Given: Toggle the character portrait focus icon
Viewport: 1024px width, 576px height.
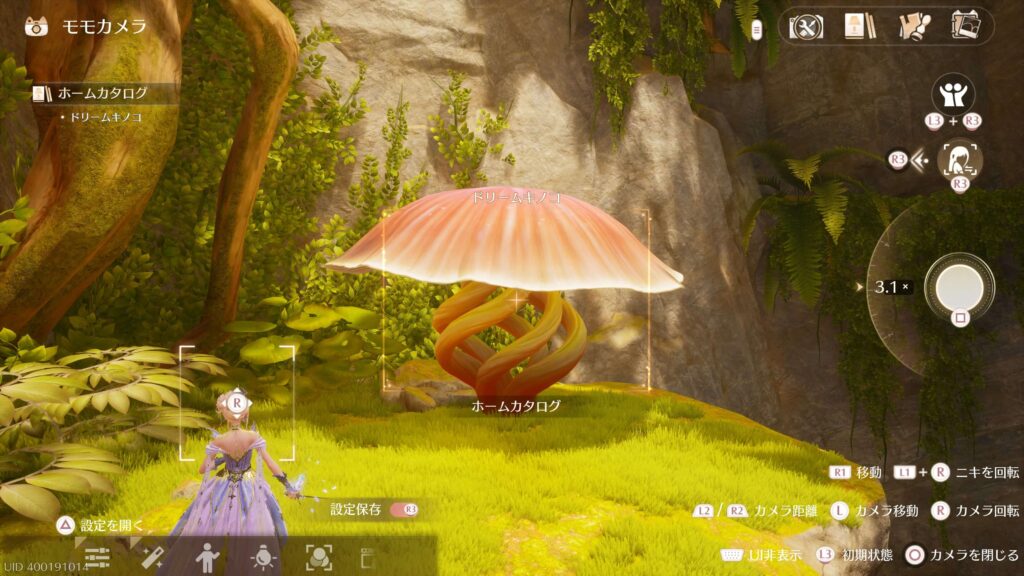Looking at the screenshot, I should (x=959, y=160).
